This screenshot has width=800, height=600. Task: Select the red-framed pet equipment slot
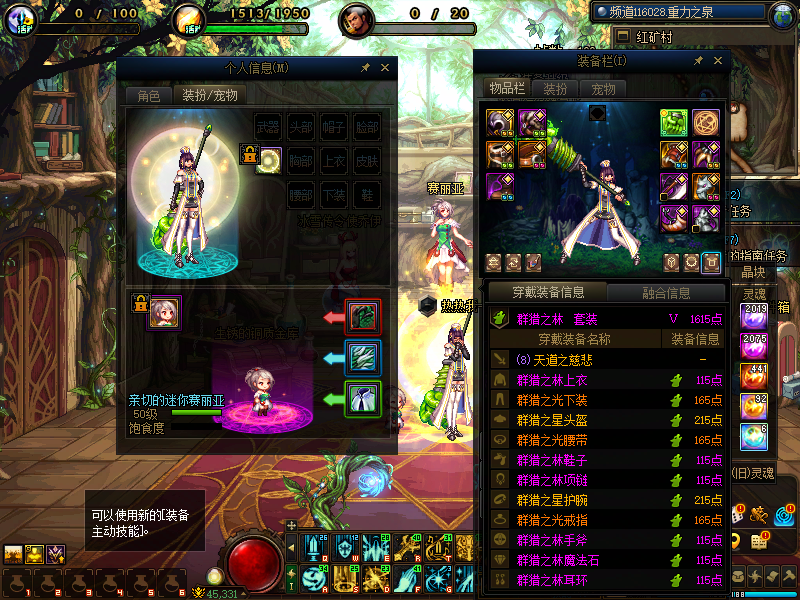[x=361, y=317]
